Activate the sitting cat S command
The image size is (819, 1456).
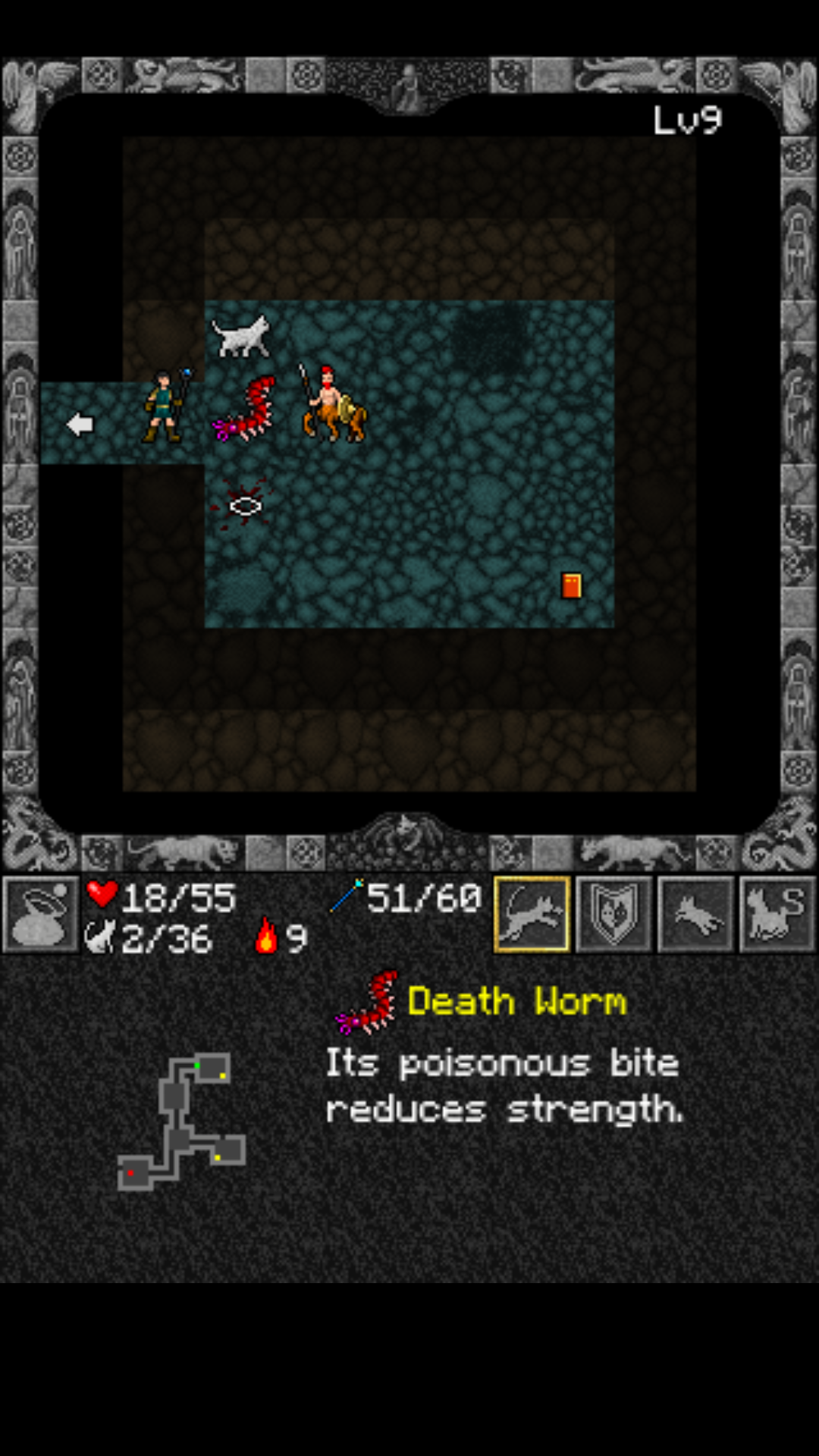(x=777, y=915)
